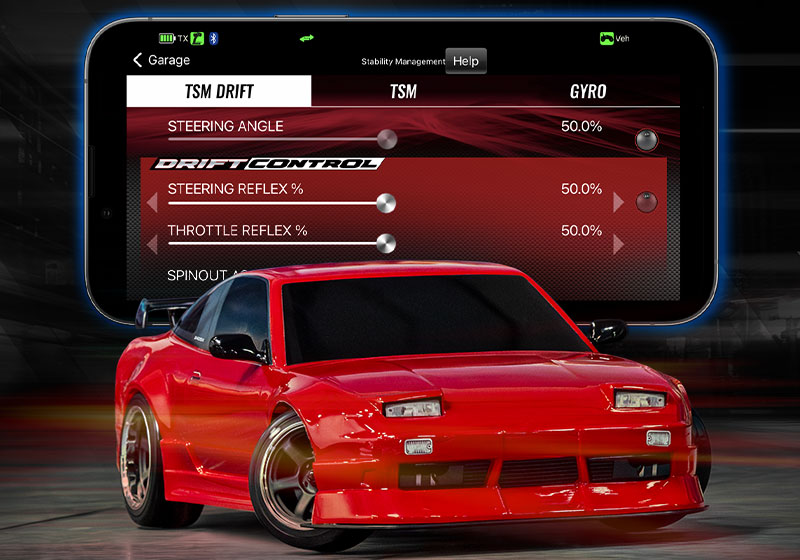Viewport: 800px width, 560px height.
Task: Go back to the Garage screen
Action: click(161, 60)
